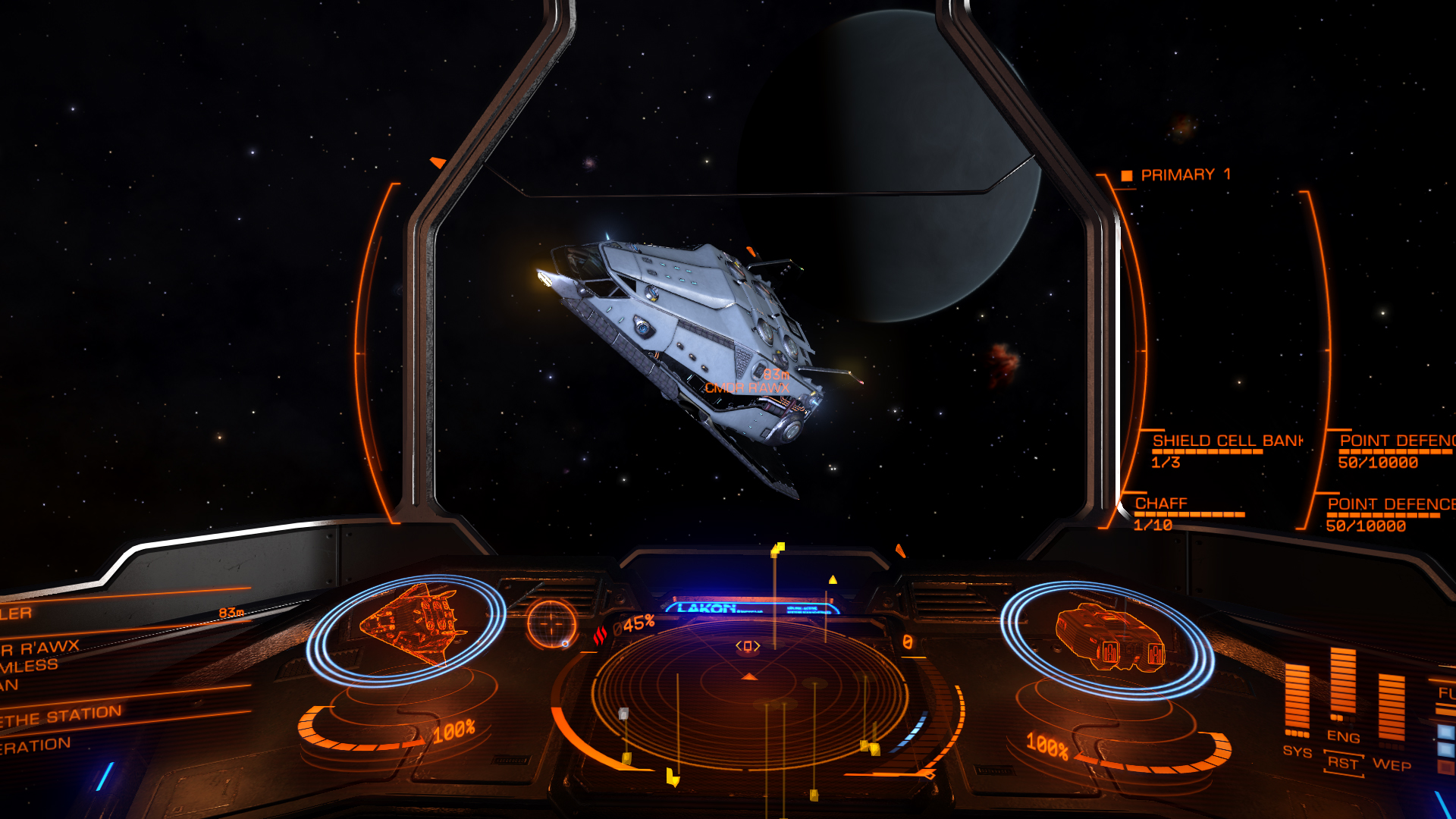The image size is (1456, 819).
Task: Click the navigation compass
Action: [x=551, y=623]
